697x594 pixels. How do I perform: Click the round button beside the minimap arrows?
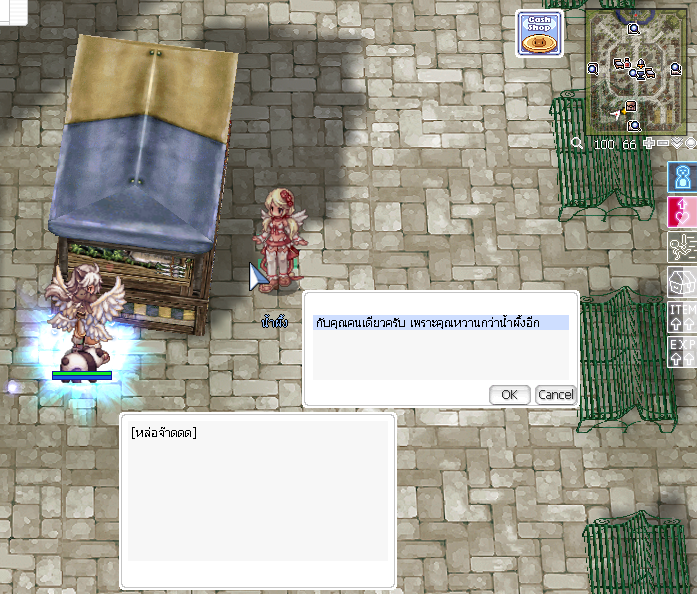point(690,143)
